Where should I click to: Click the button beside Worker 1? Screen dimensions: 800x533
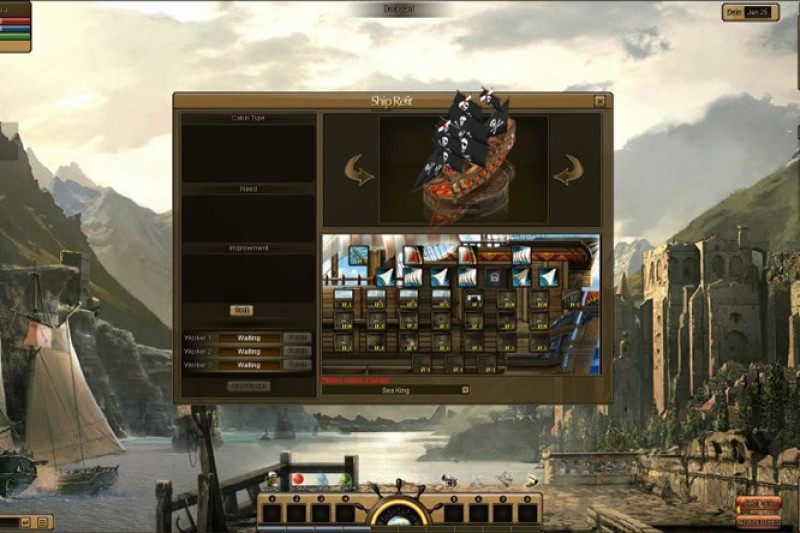point(297,338)
